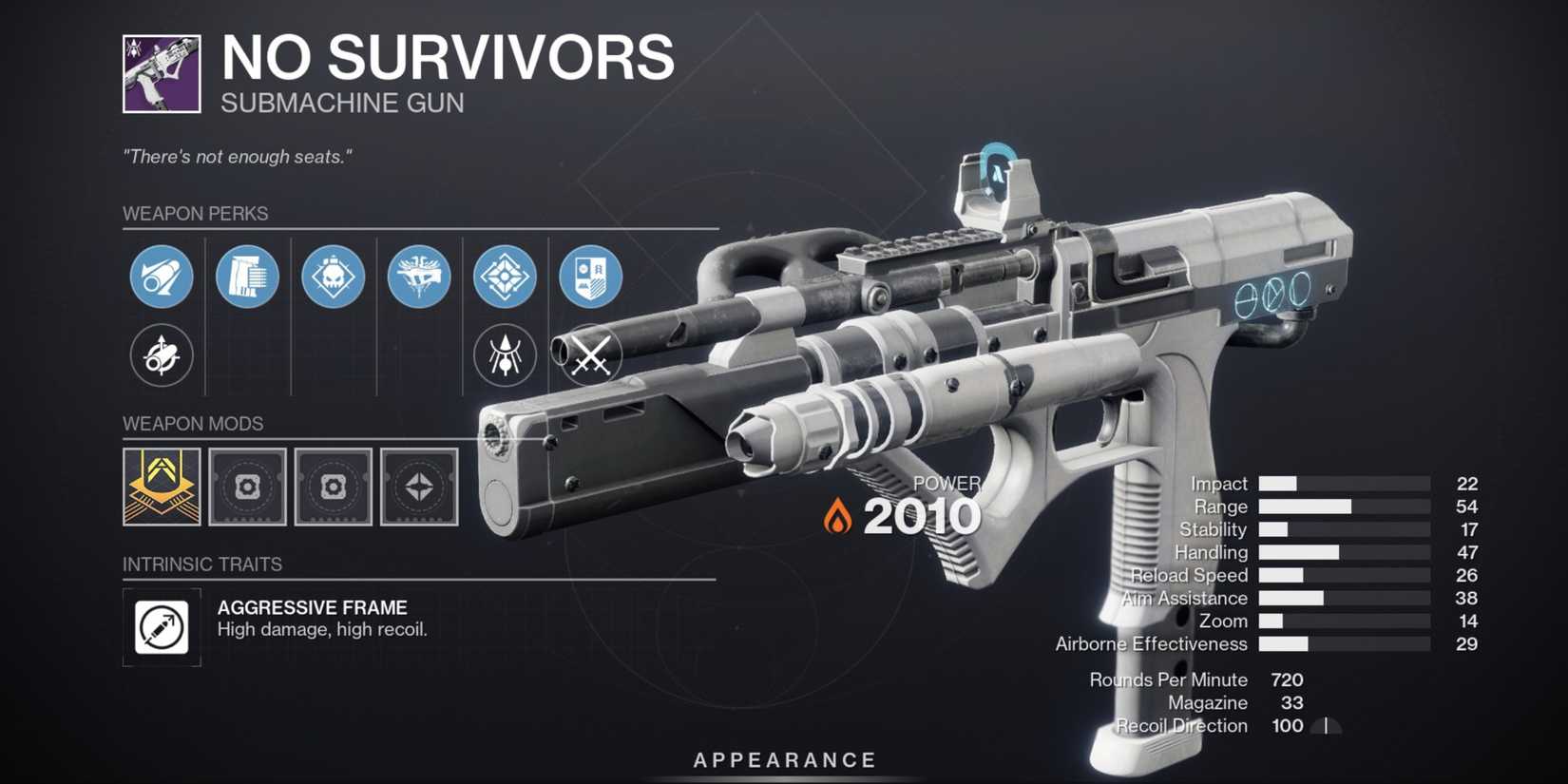1568x784 pixels.
Task: Click the skull-emblem trait perk
Action: [x=333, y=277]
